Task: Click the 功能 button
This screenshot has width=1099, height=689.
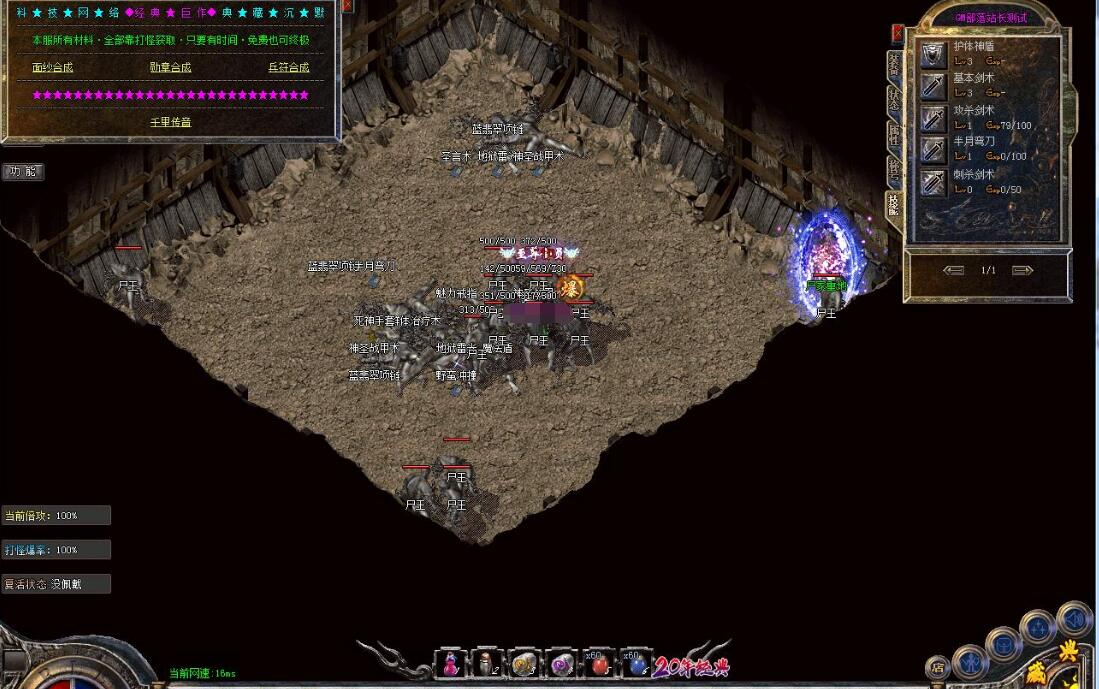Action: [x=23, y=171]
